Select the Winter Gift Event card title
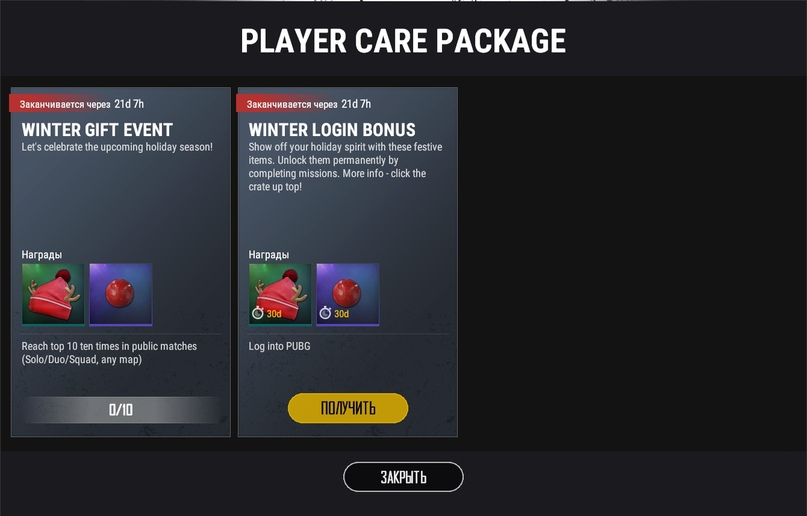The height and width of the screenshot is (516, 807). [x=97, y=130]
